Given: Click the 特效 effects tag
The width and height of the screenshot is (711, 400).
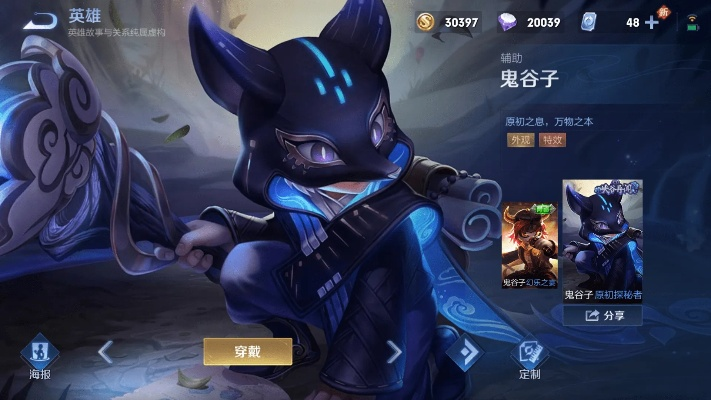Looking at the screenshot, I should (x=552, y=140).
